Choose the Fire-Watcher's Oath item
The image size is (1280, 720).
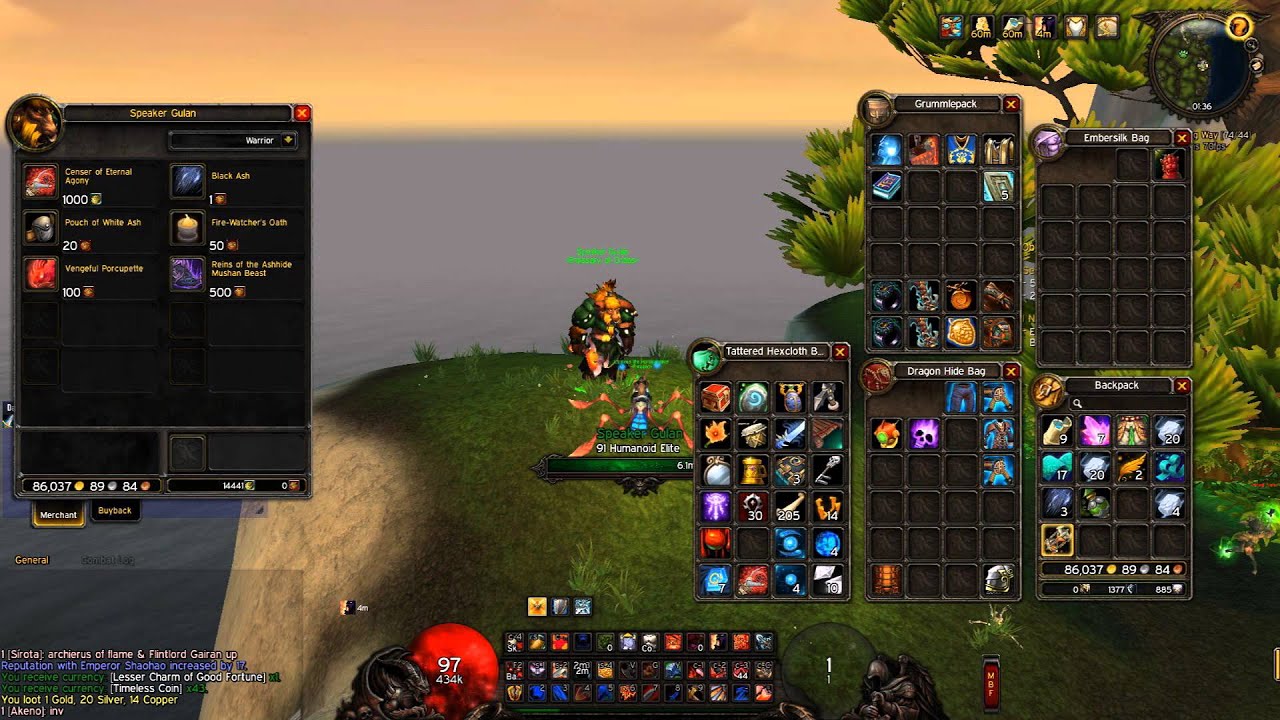coord(187,227)
